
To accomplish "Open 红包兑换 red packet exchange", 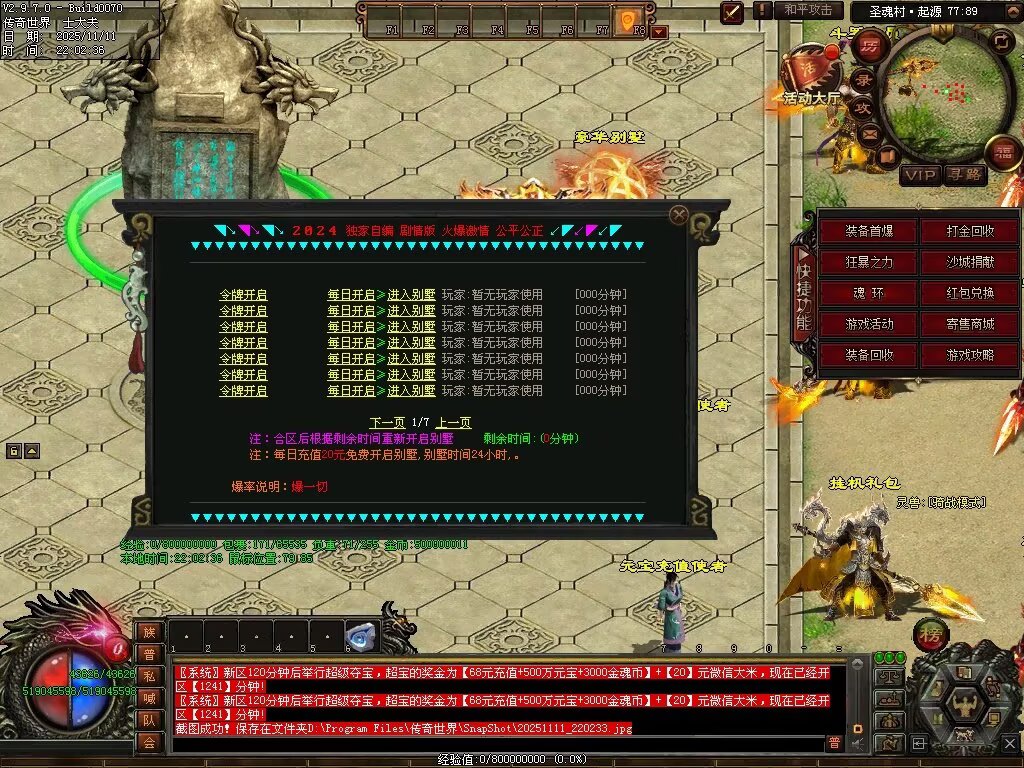I will click(970, 294).
